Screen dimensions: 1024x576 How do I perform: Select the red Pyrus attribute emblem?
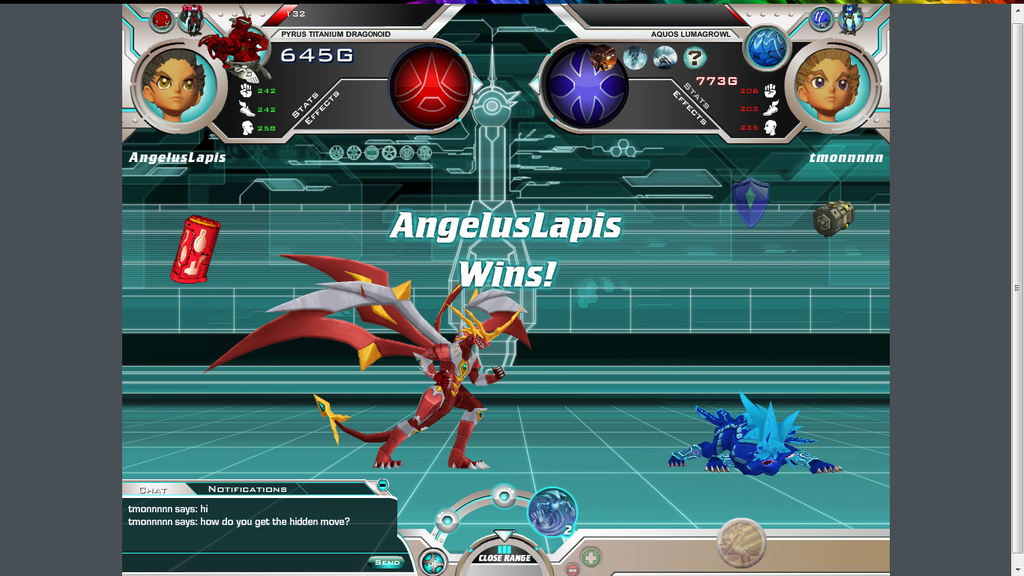(x=430, y=84)
